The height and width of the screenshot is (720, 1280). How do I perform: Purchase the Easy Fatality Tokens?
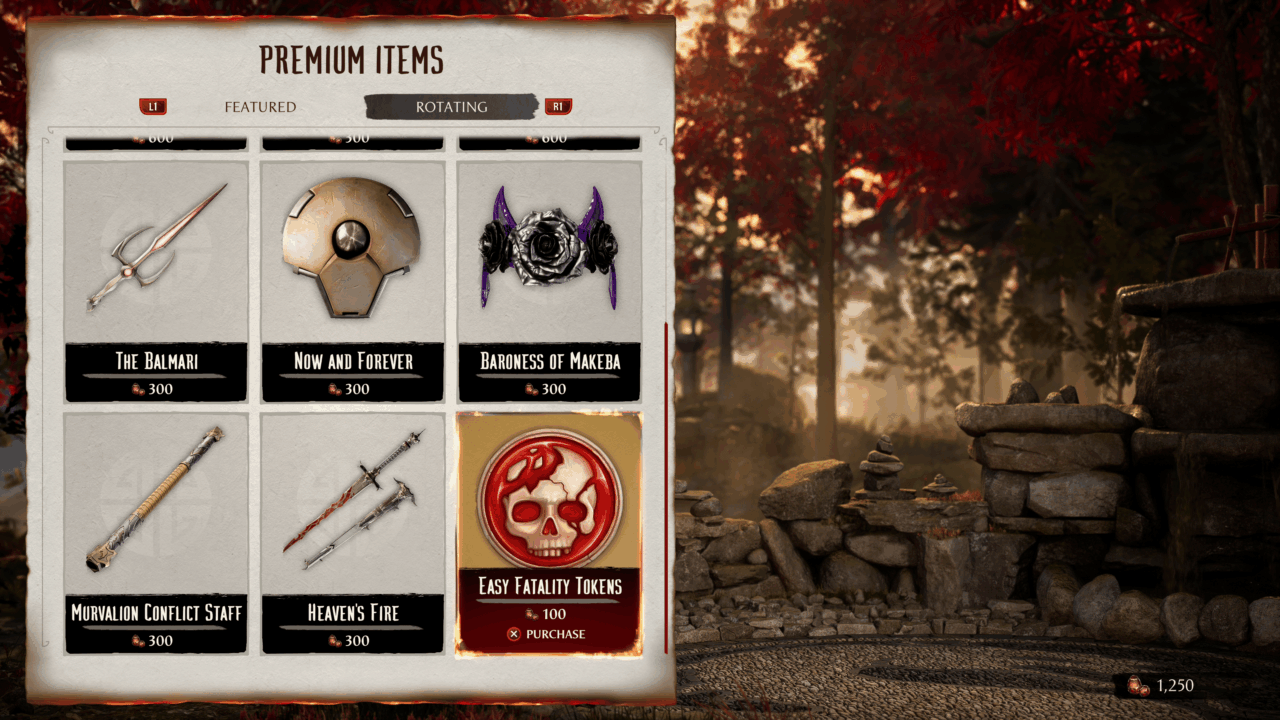pos(547,634)
